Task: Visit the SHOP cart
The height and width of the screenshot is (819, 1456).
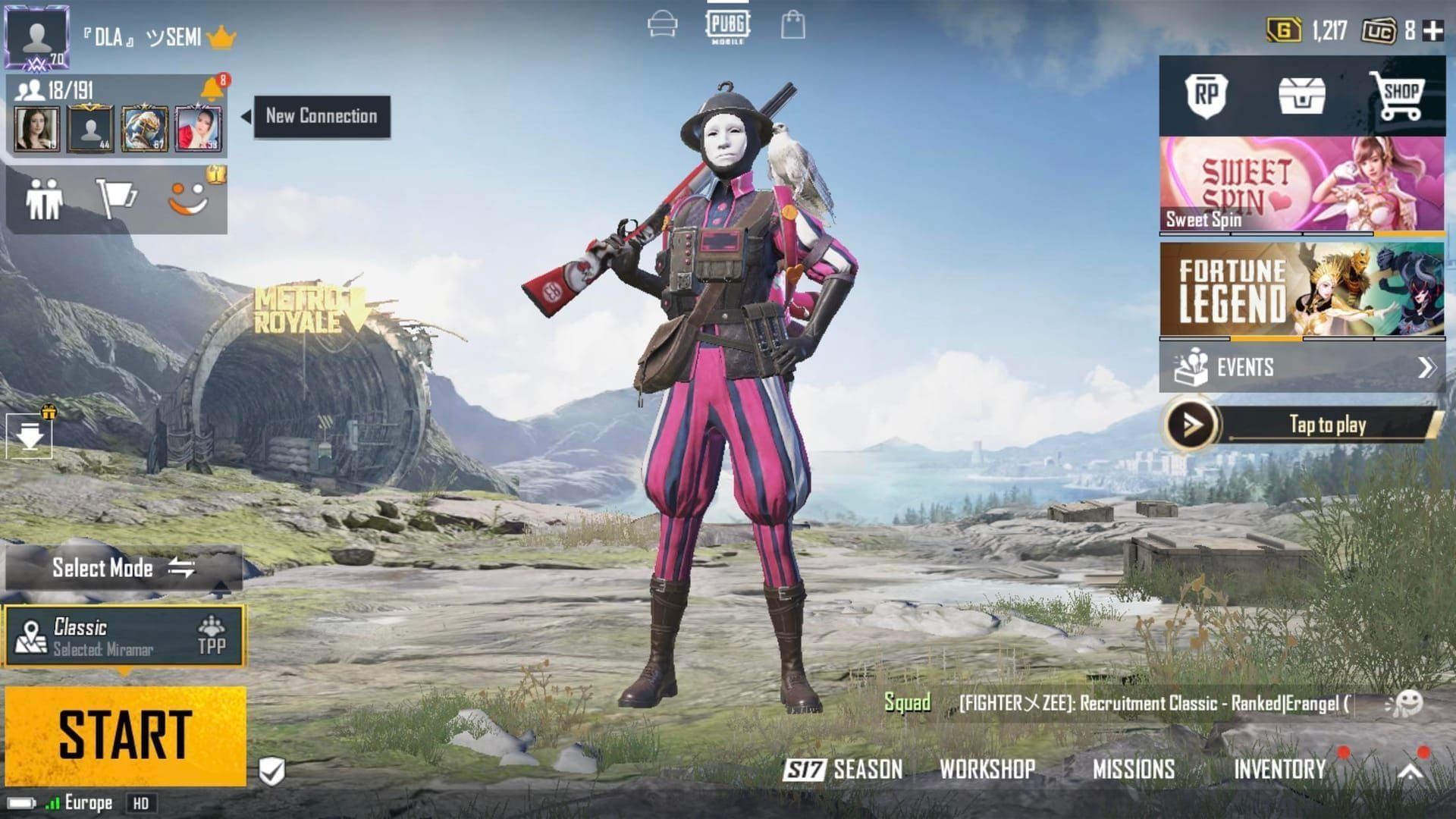Action: click(1398, 96)
